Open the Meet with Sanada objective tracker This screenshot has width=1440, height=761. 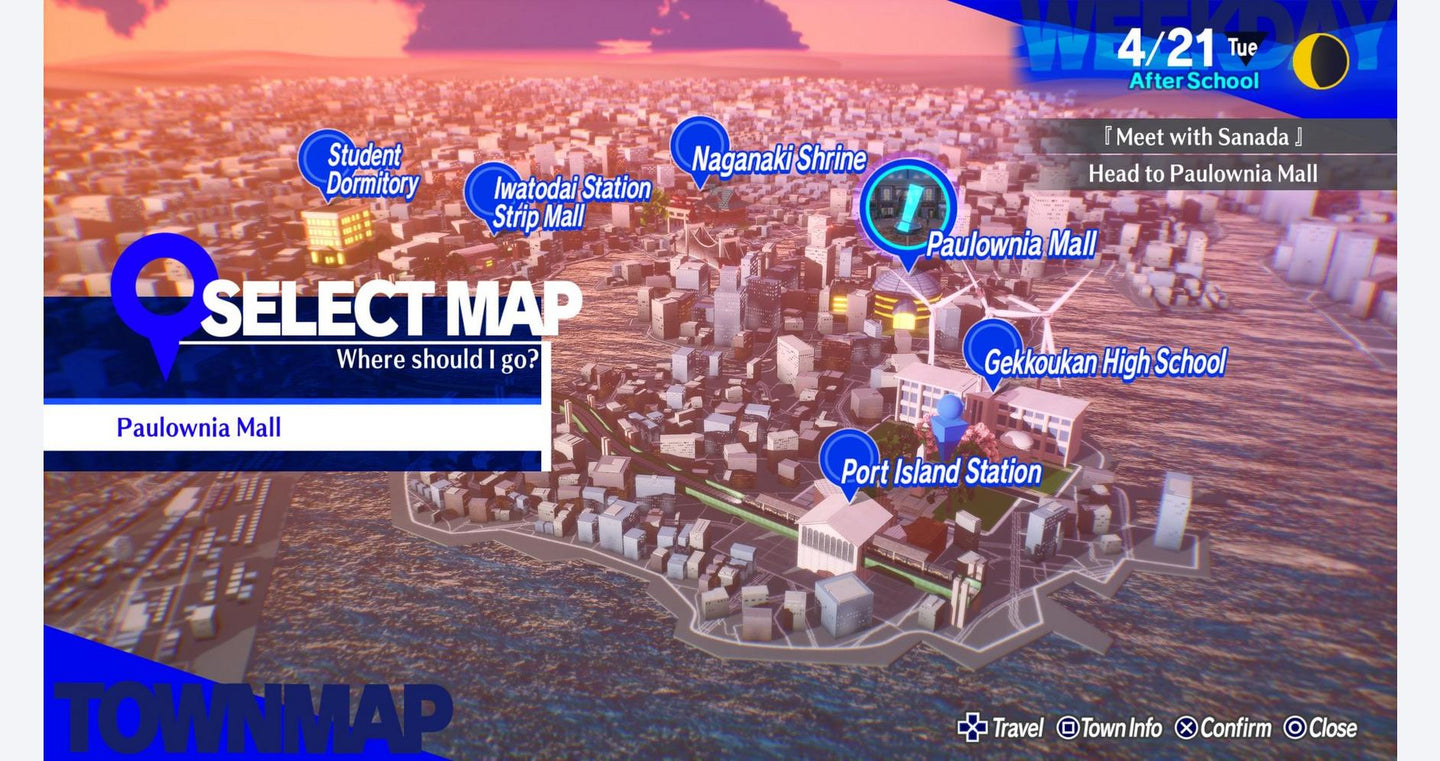click(1209, 137)
